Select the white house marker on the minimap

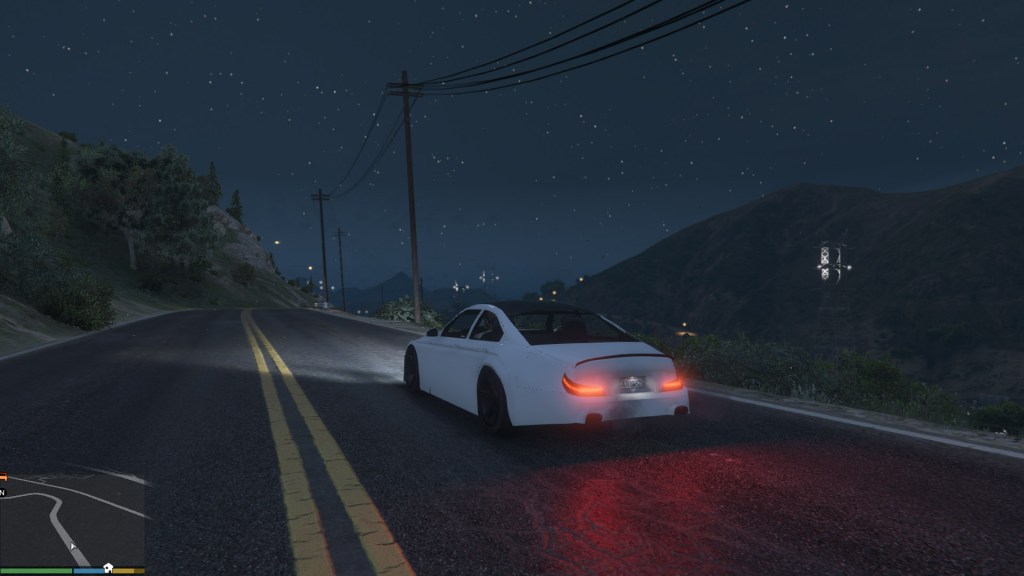[108, 565]
